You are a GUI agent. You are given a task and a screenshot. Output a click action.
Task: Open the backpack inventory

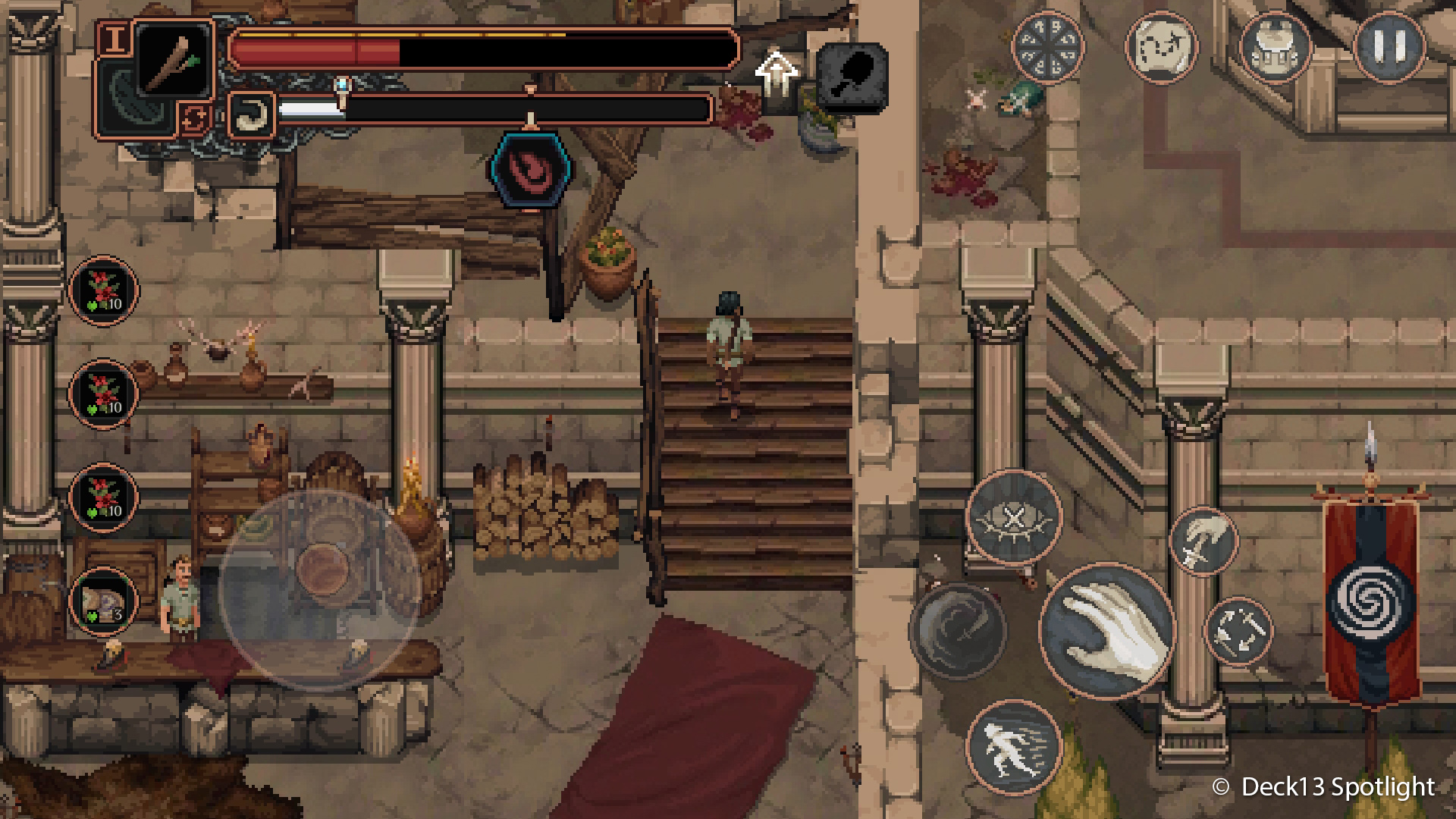coord(1276,45)
